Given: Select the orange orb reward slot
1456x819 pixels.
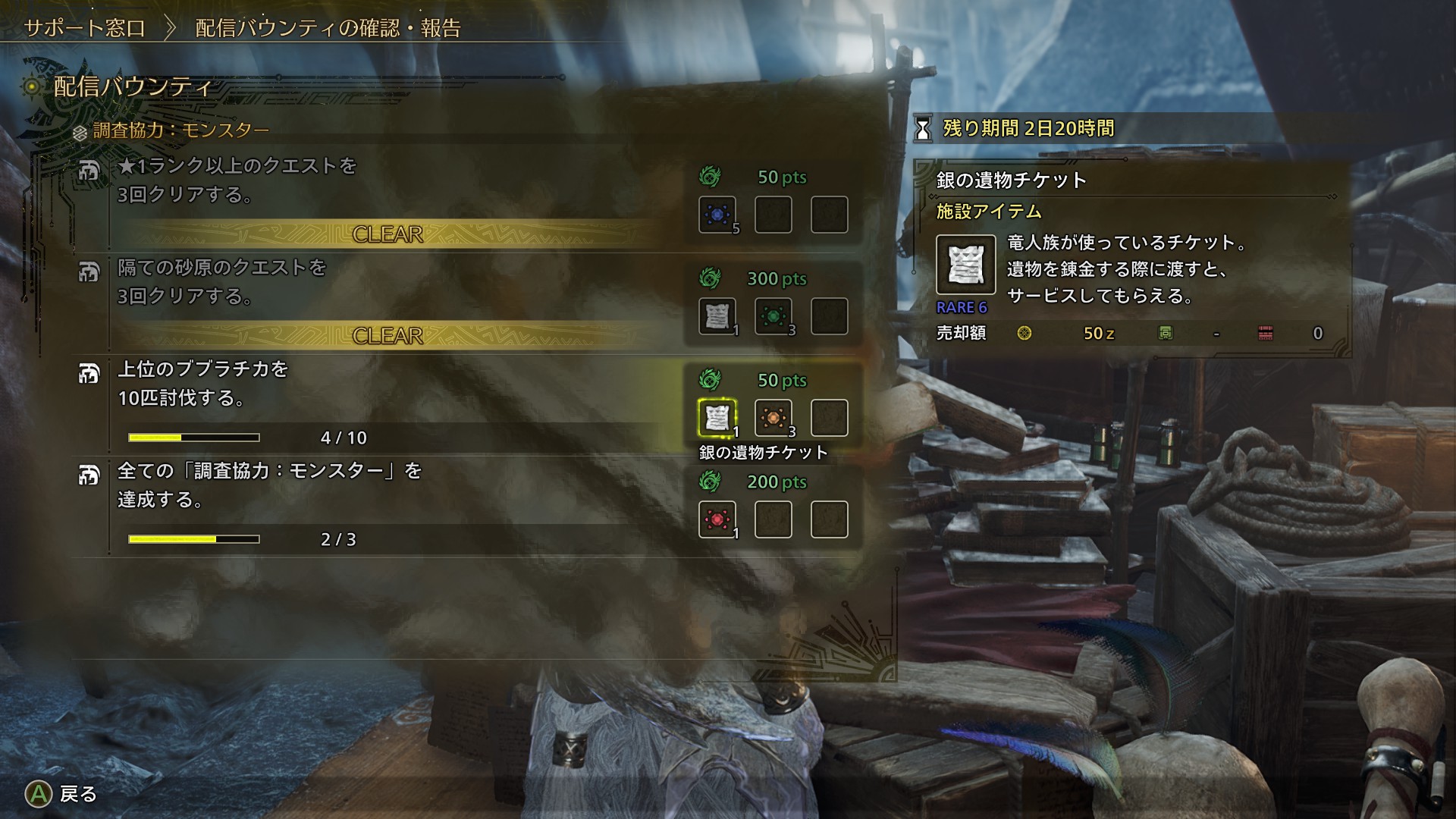Looking at the screenshot, I should 773,418.
